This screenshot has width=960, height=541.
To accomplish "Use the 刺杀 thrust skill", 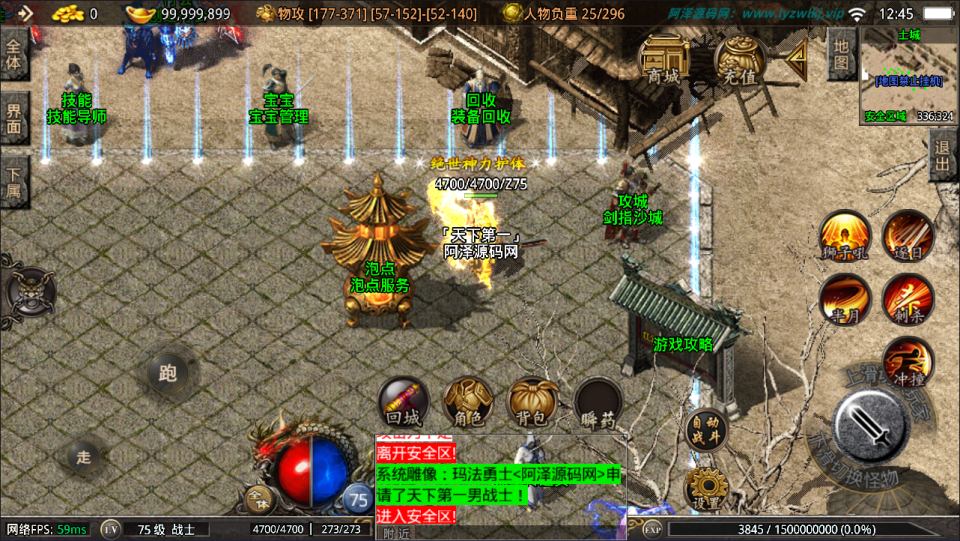I will tap(908, 298).
